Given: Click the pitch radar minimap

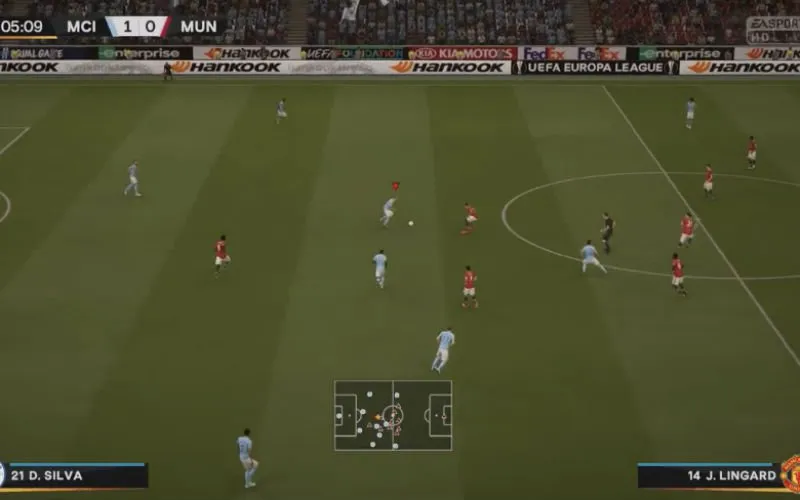Looking at the screenshot, I should [393, 415].
